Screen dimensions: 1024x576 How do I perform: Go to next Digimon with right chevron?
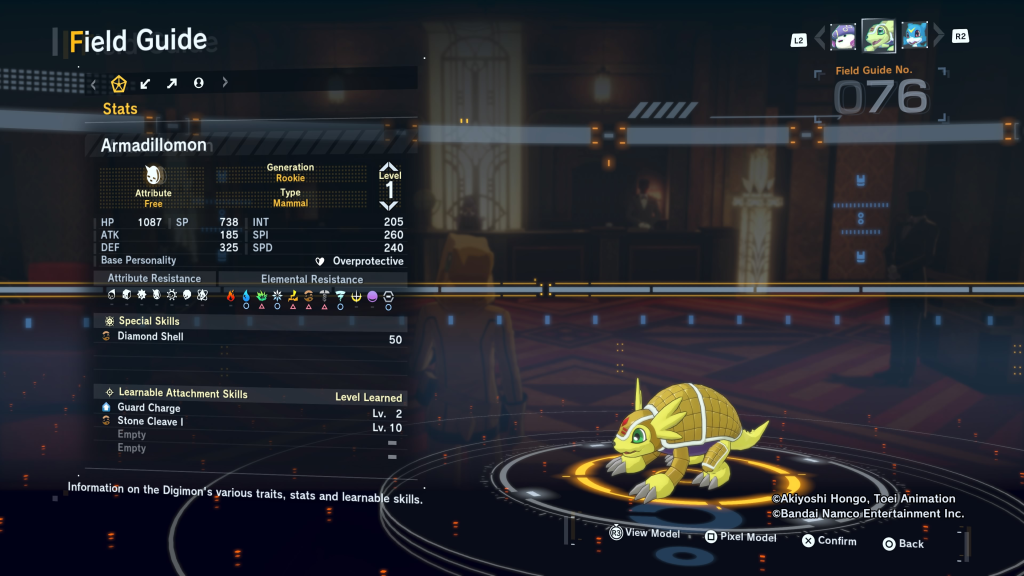point(938,38)
